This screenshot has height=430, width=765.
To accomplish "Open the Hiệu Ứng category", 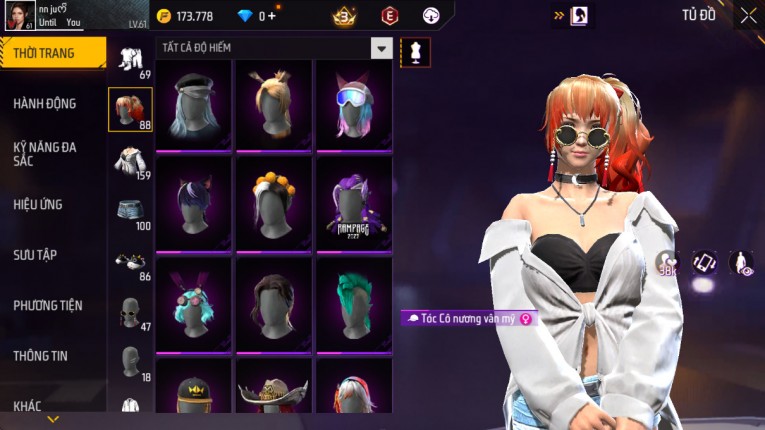I will pos(38,204).
